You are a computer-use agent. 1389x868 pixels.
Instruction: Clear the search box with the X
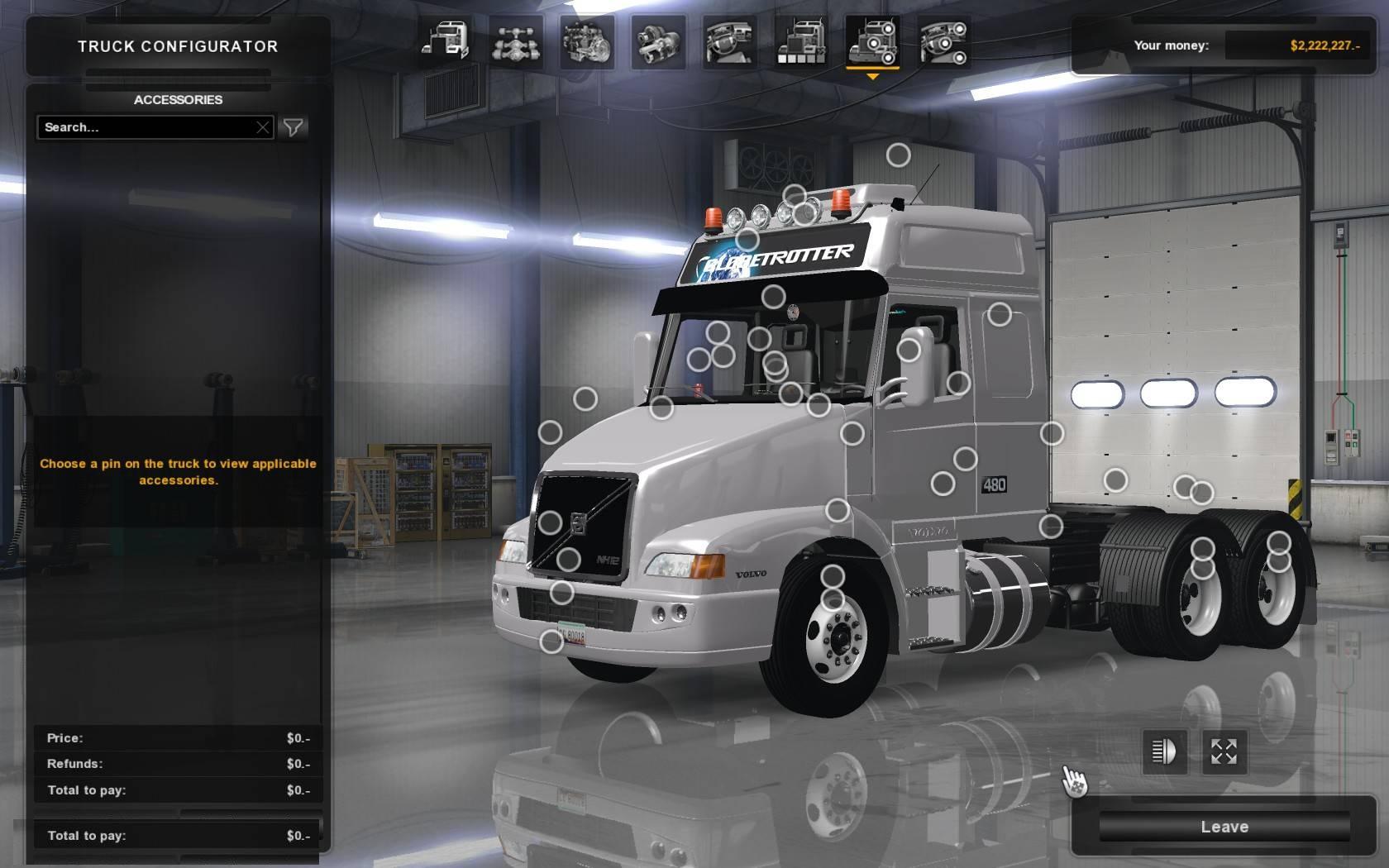pos(263,127)
